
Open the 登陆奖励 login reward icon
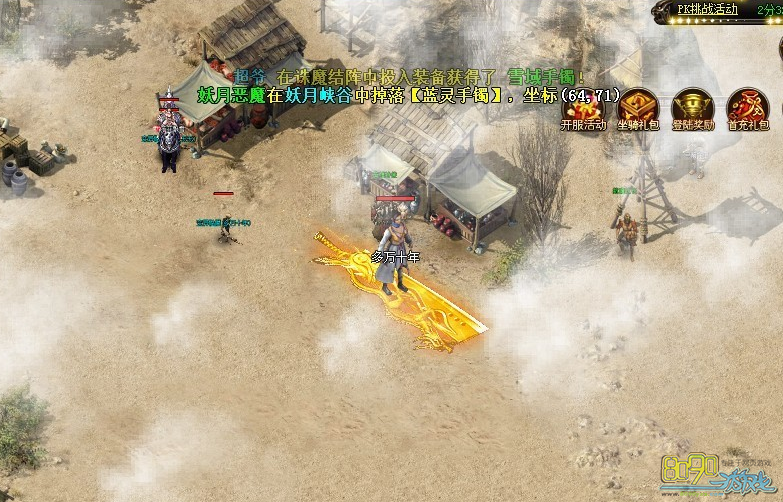click(692, 108)
